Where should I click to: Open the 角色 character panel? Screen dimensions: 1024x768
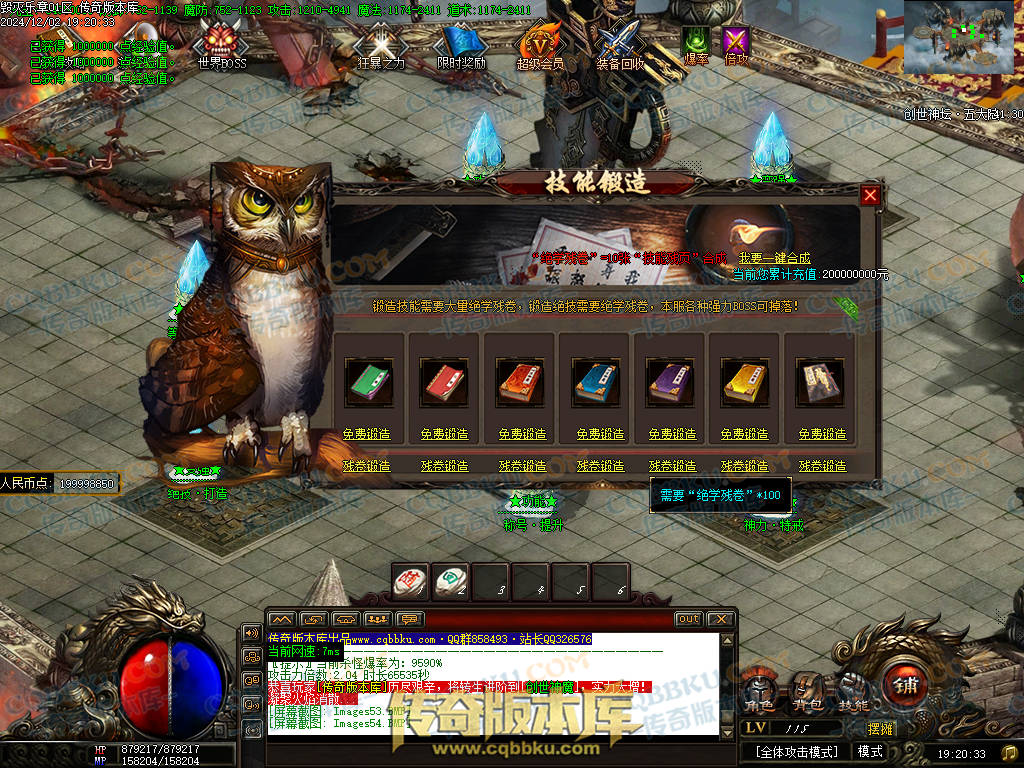click(760, 689)
